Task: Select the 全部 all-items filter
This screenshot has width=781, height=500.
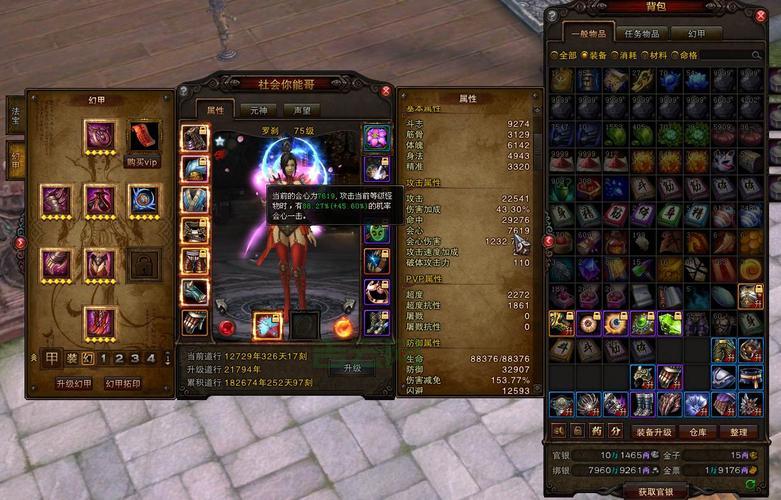Action: pyautogui.click(x=563, y=55)
